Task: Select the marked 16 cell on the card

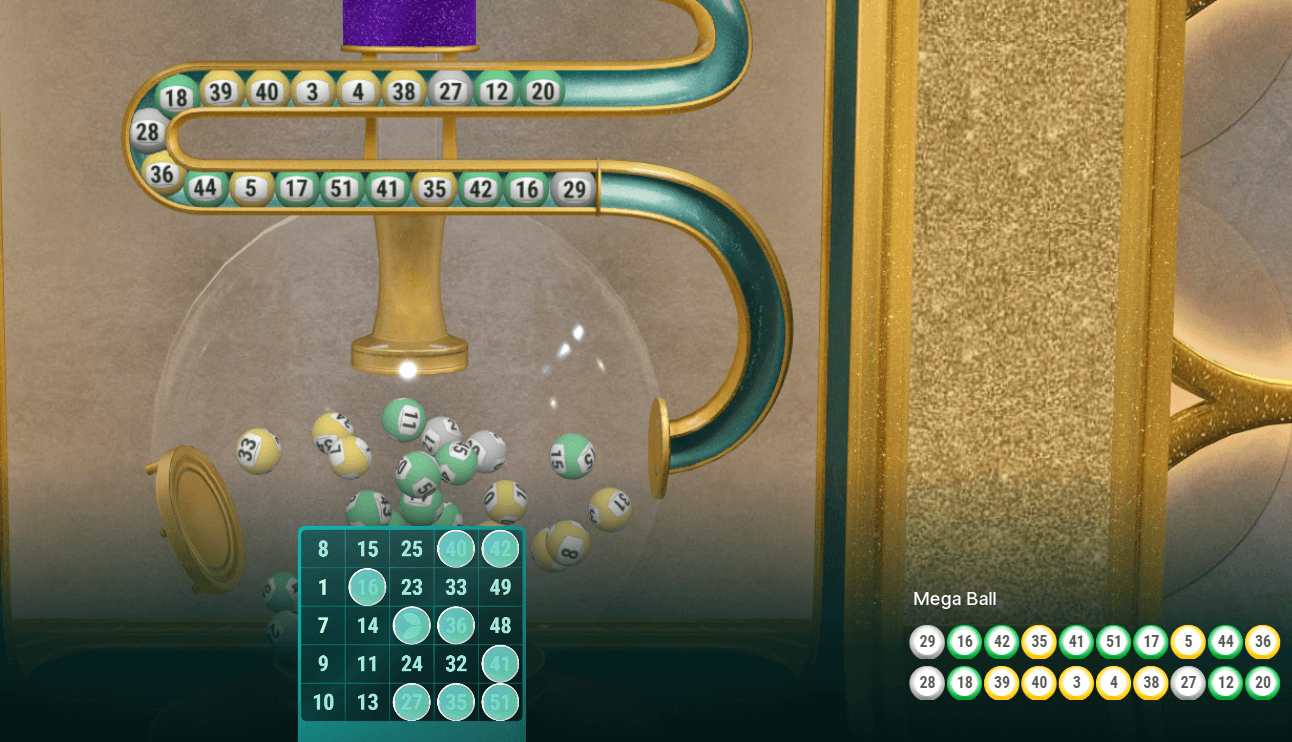Action: [367, 587]
